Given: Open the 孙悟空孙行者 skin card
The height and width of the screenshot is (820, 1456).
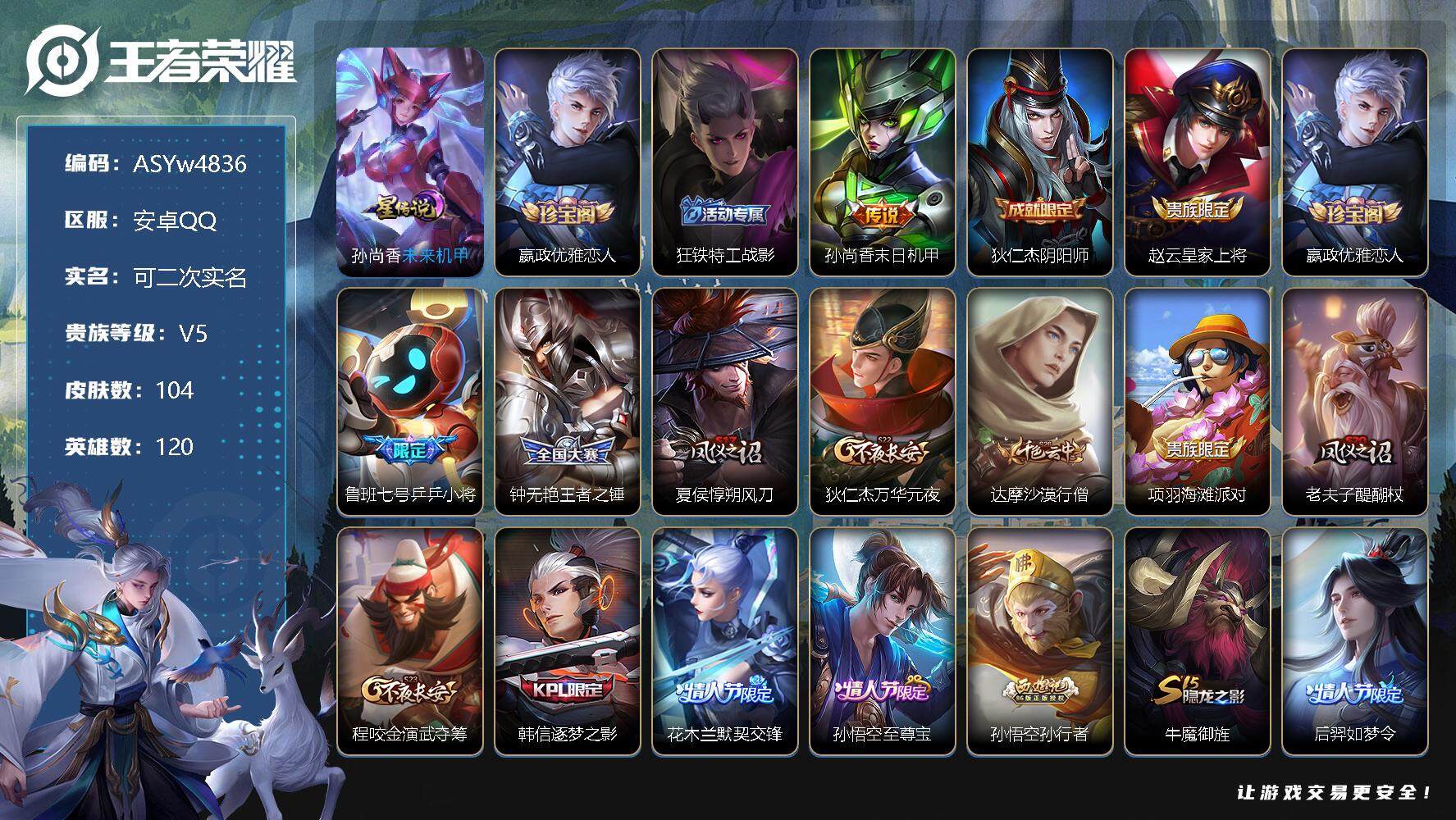Looking at the screenshot, I should click(1040, 640).
